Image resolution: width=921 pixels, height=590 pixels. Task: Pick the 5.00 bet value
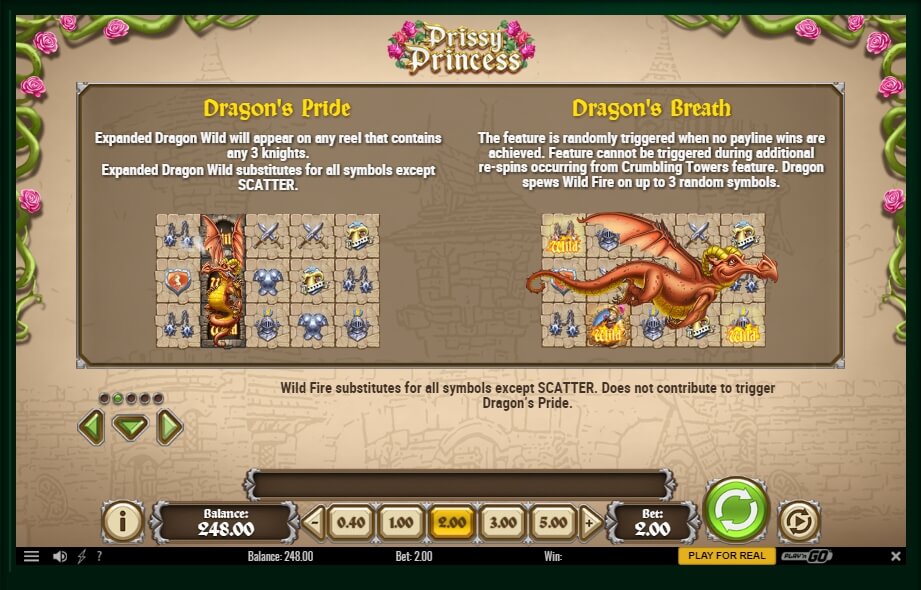tap(553, 522)
